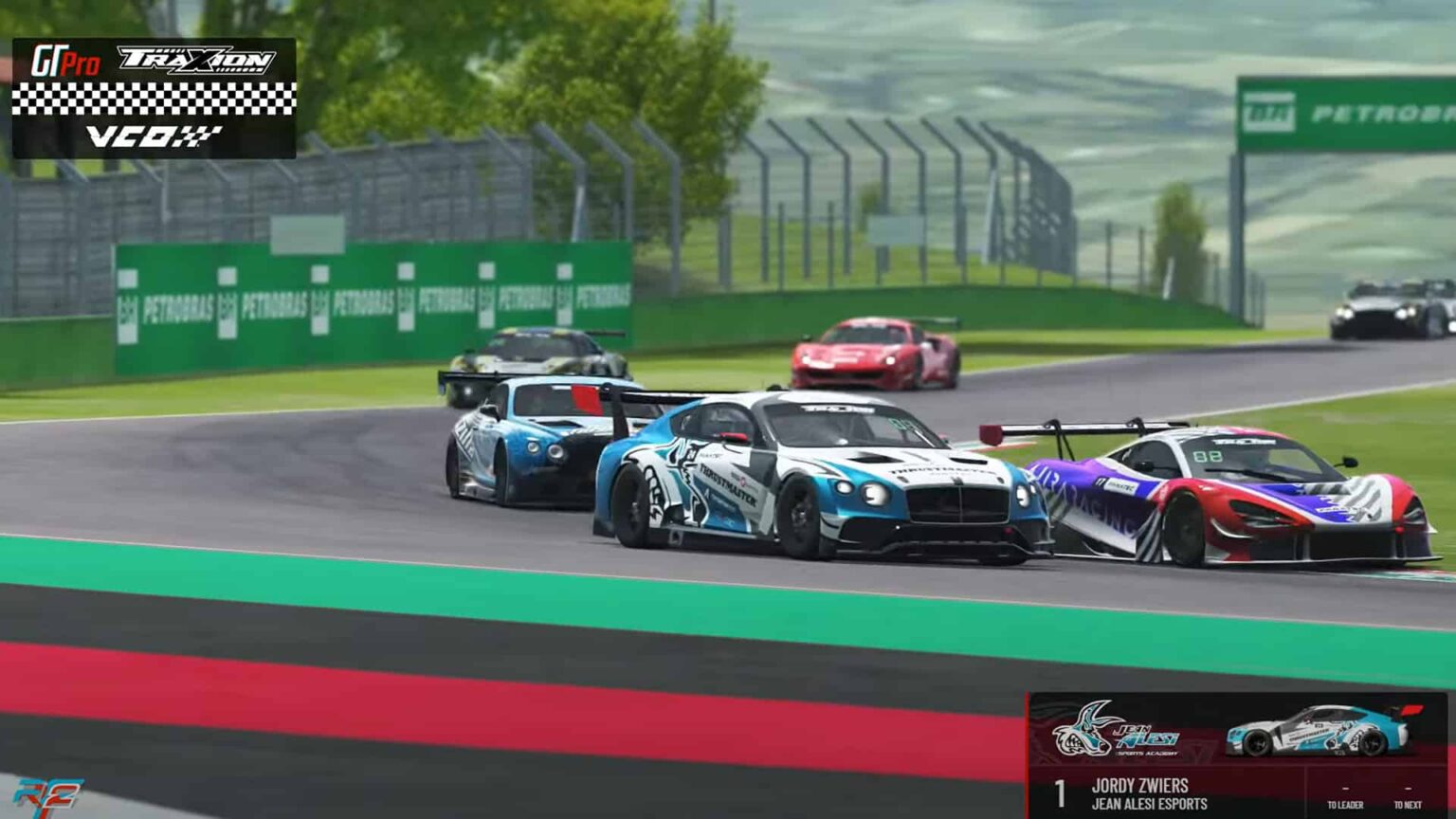Click the red accent bar beside the leaderboard
The height and width of the screenshot is (819, 1456).
[1028, 749]
